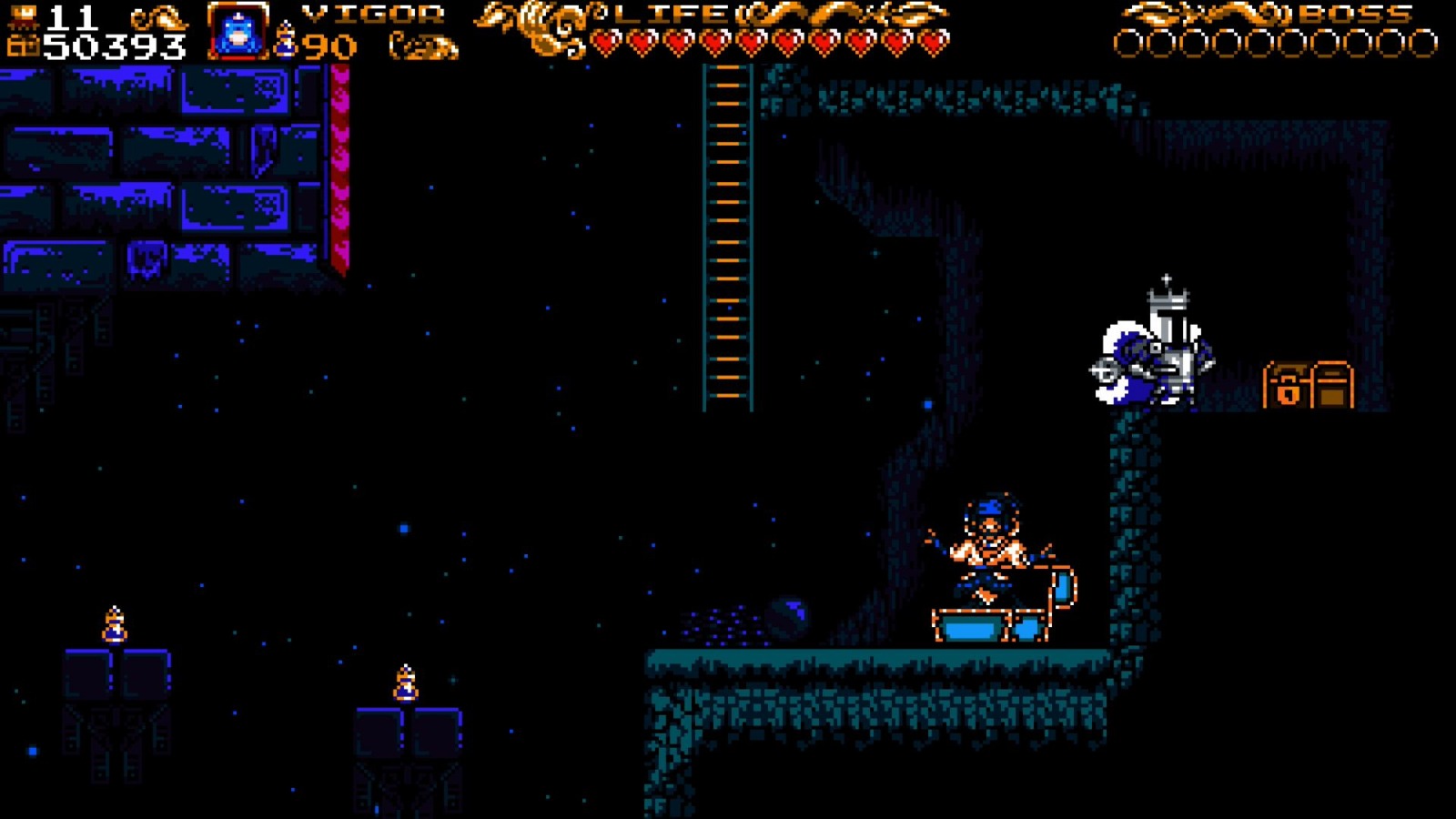Viewport: 1456px width, 819px height.
Task: Toggle the pink banner strip near the wall
Action: click(x=340, y=164)
